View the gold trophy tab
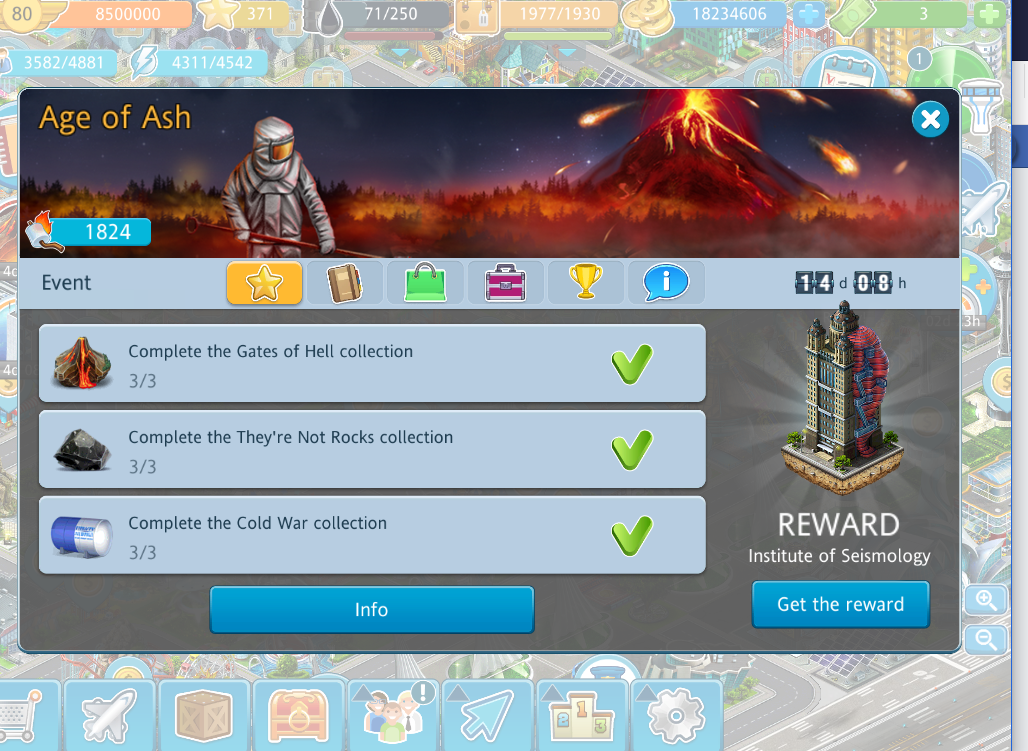The image size is (1028, 751). pyautogui.click(x=586, y=283)
